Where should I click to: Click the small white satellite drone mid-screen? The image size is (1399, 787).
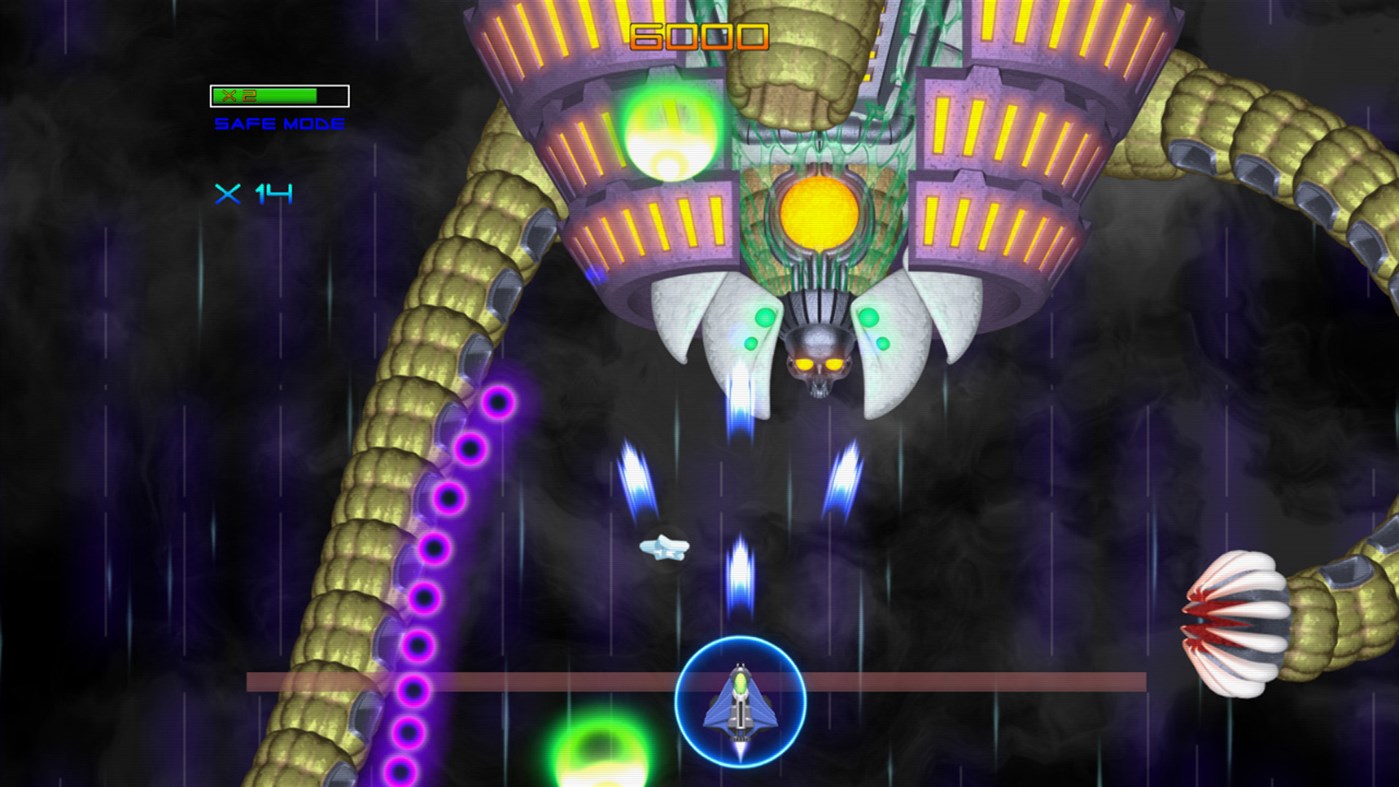(665, 549)
